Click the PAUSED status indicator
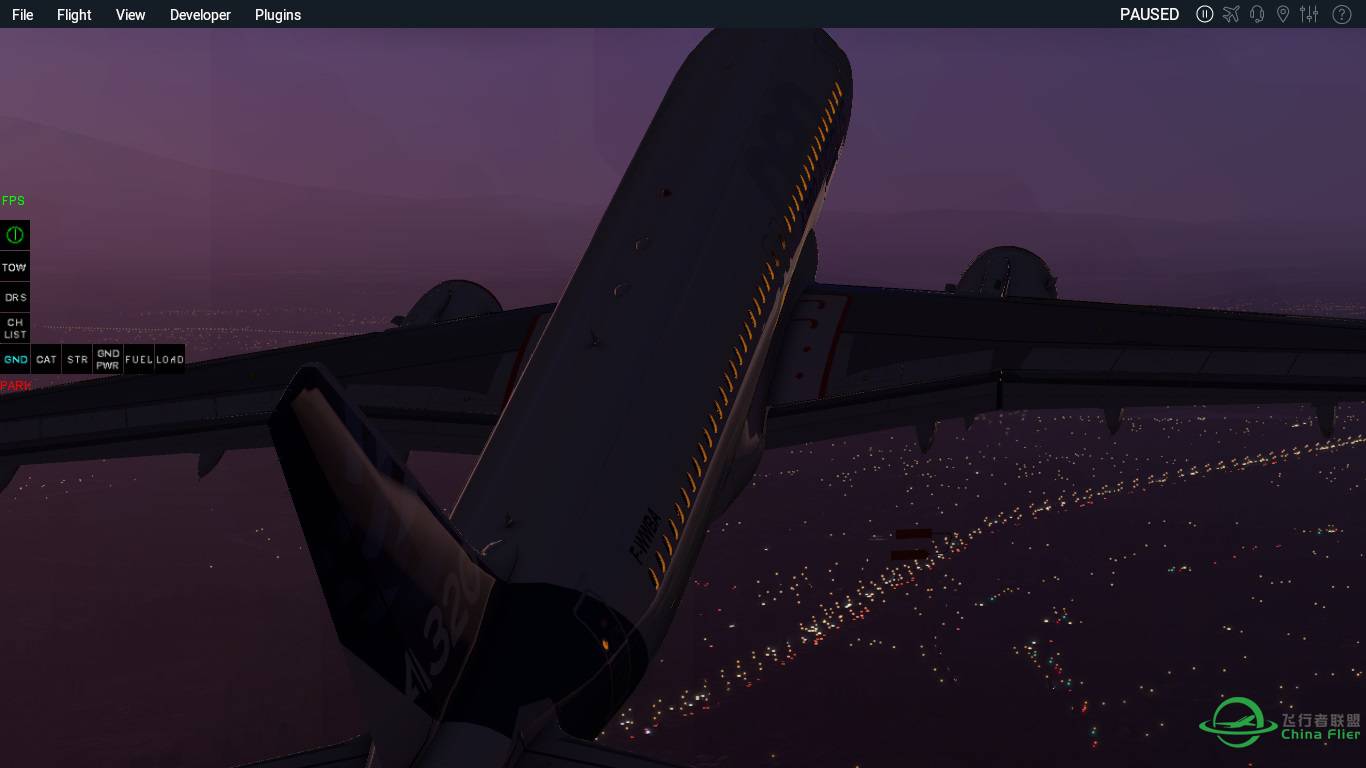The image size is (1366, 768). coord(1149,14)
